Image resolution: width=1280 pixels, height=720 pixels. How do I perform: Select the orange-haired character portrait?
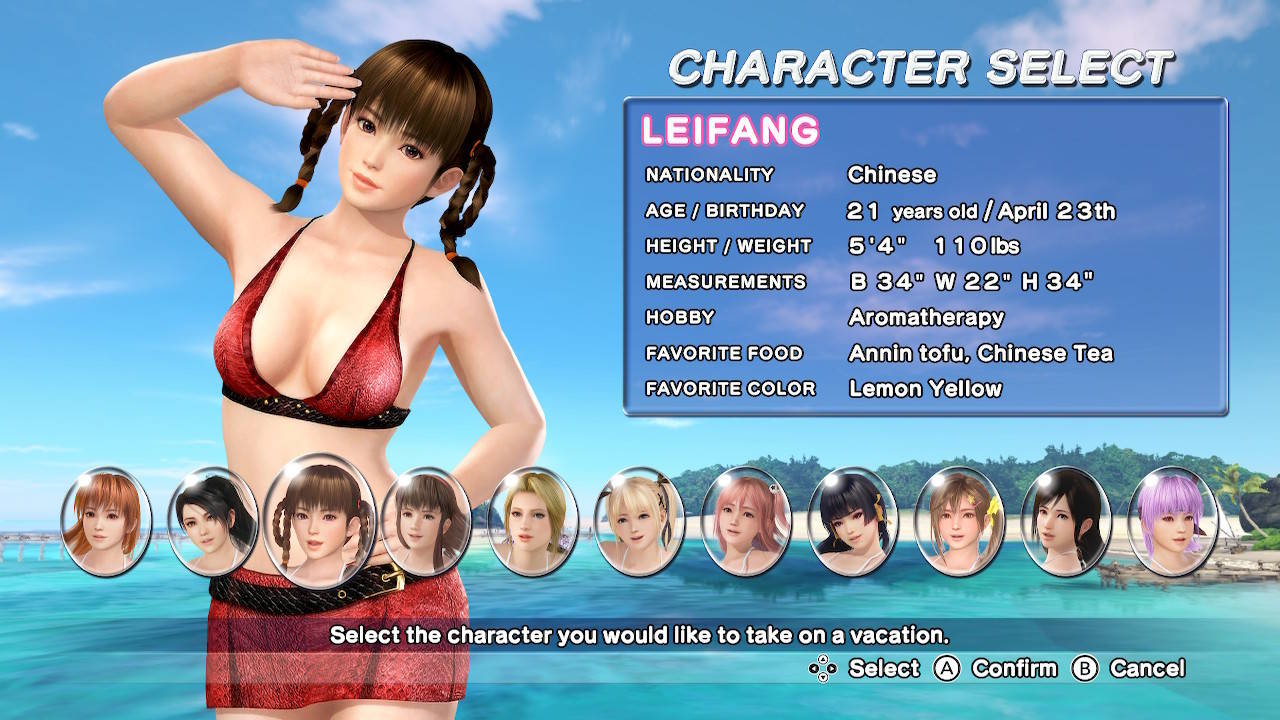(x=106, y=521)
